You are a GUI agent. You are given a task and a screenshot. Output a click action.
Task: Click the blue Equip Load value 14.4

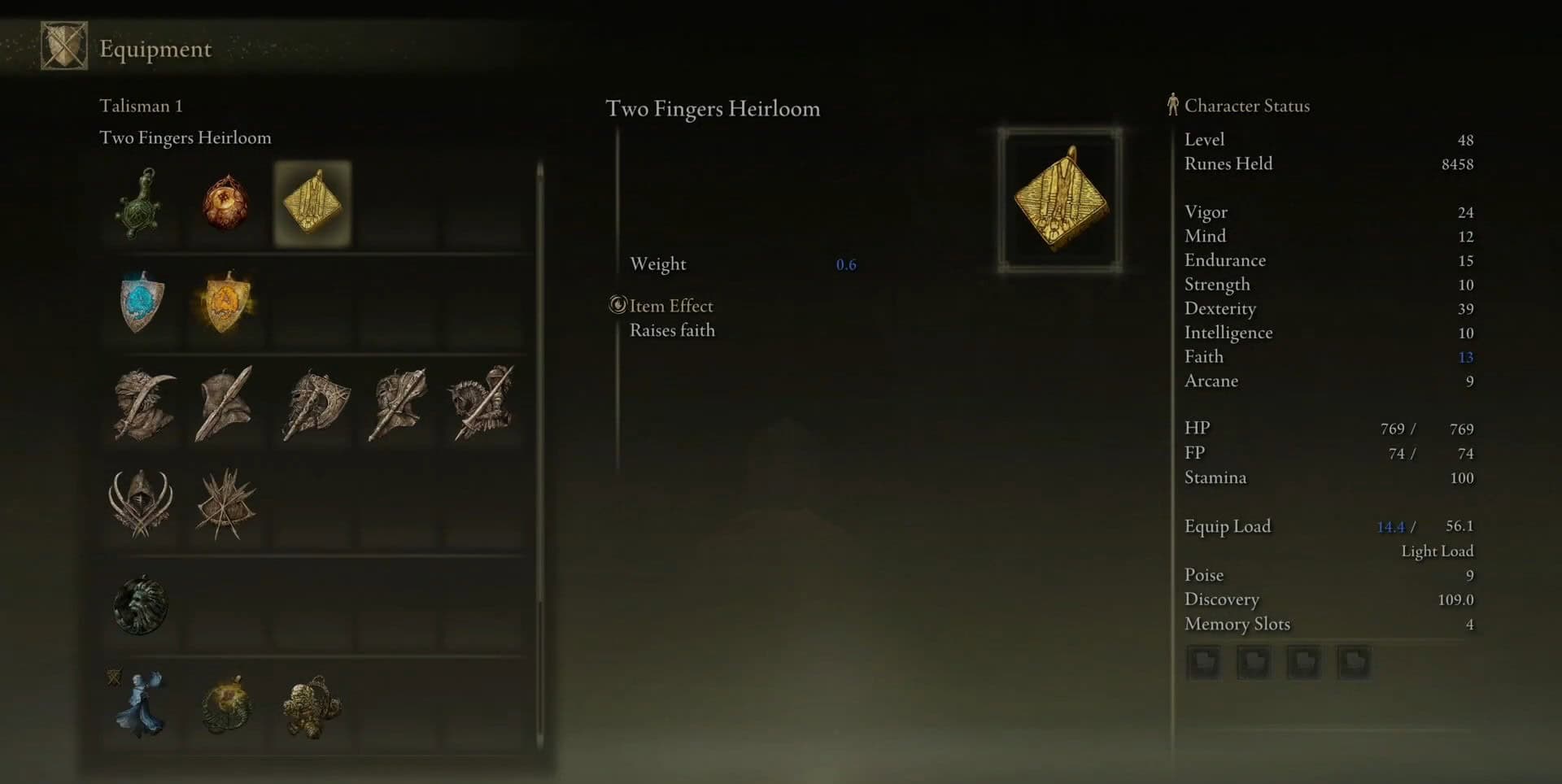coord(1391,527)
